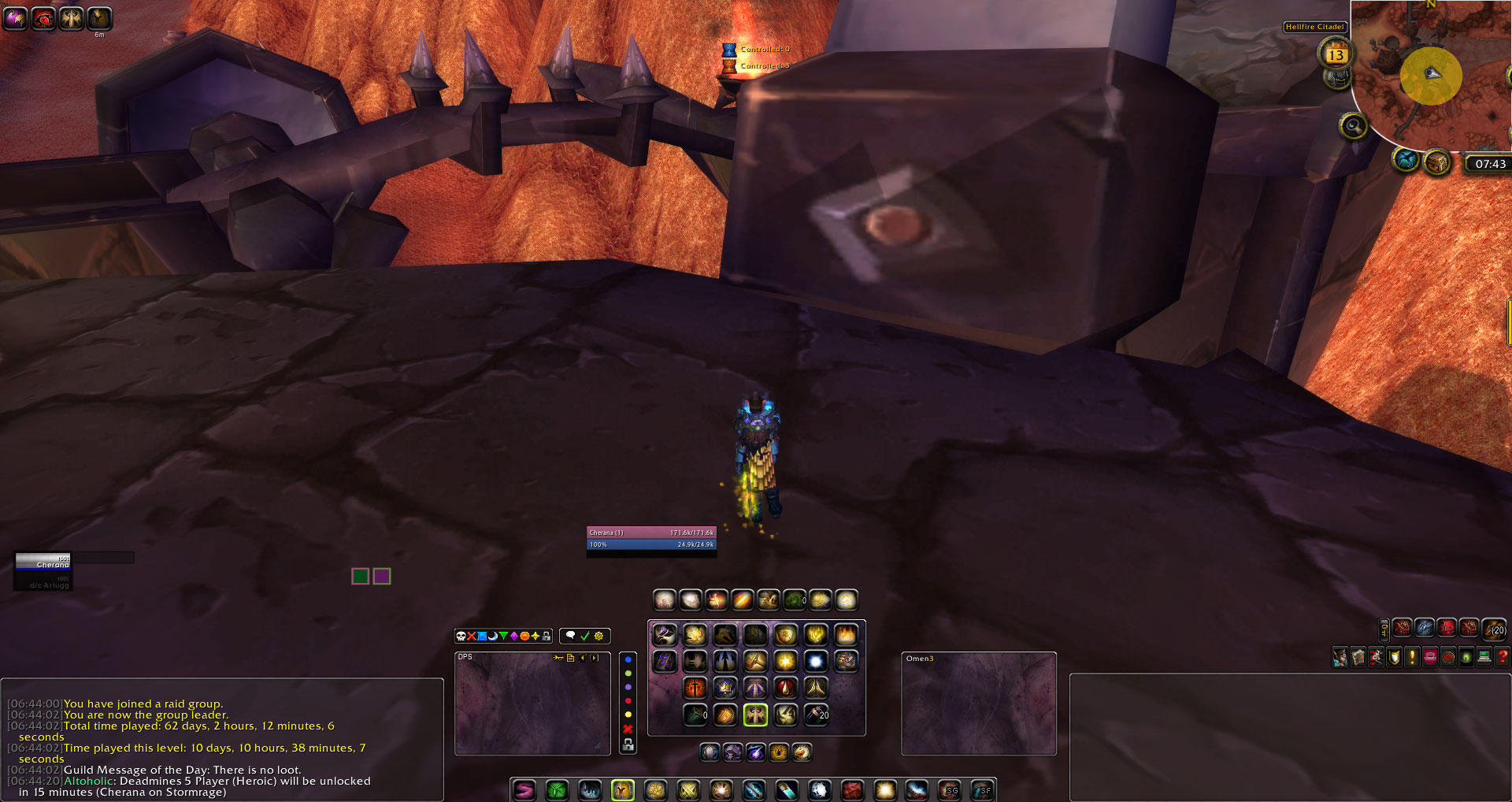
Task: Open the calendar showing day 13
Action: tap(1335, 54)
